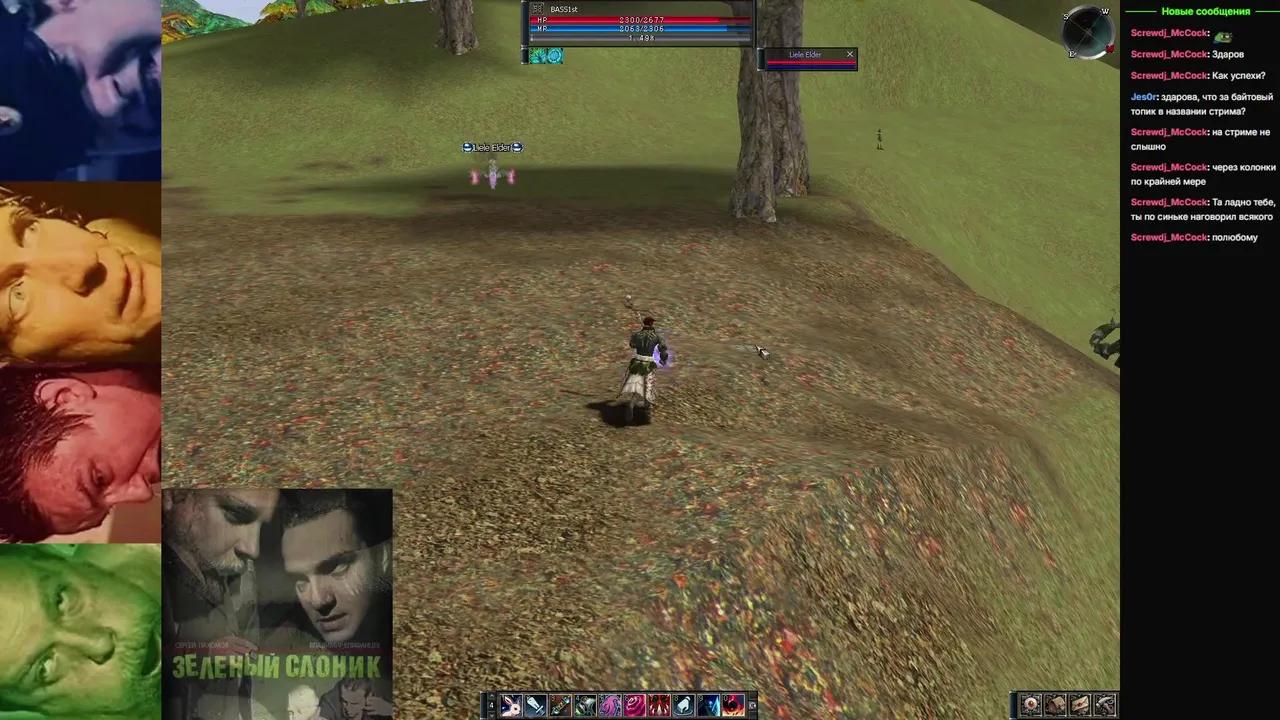This screenshot has width=1280, height=720.
Task: Activate the purple tentacle skill in slot 5
Action: (x=610, y=706)
